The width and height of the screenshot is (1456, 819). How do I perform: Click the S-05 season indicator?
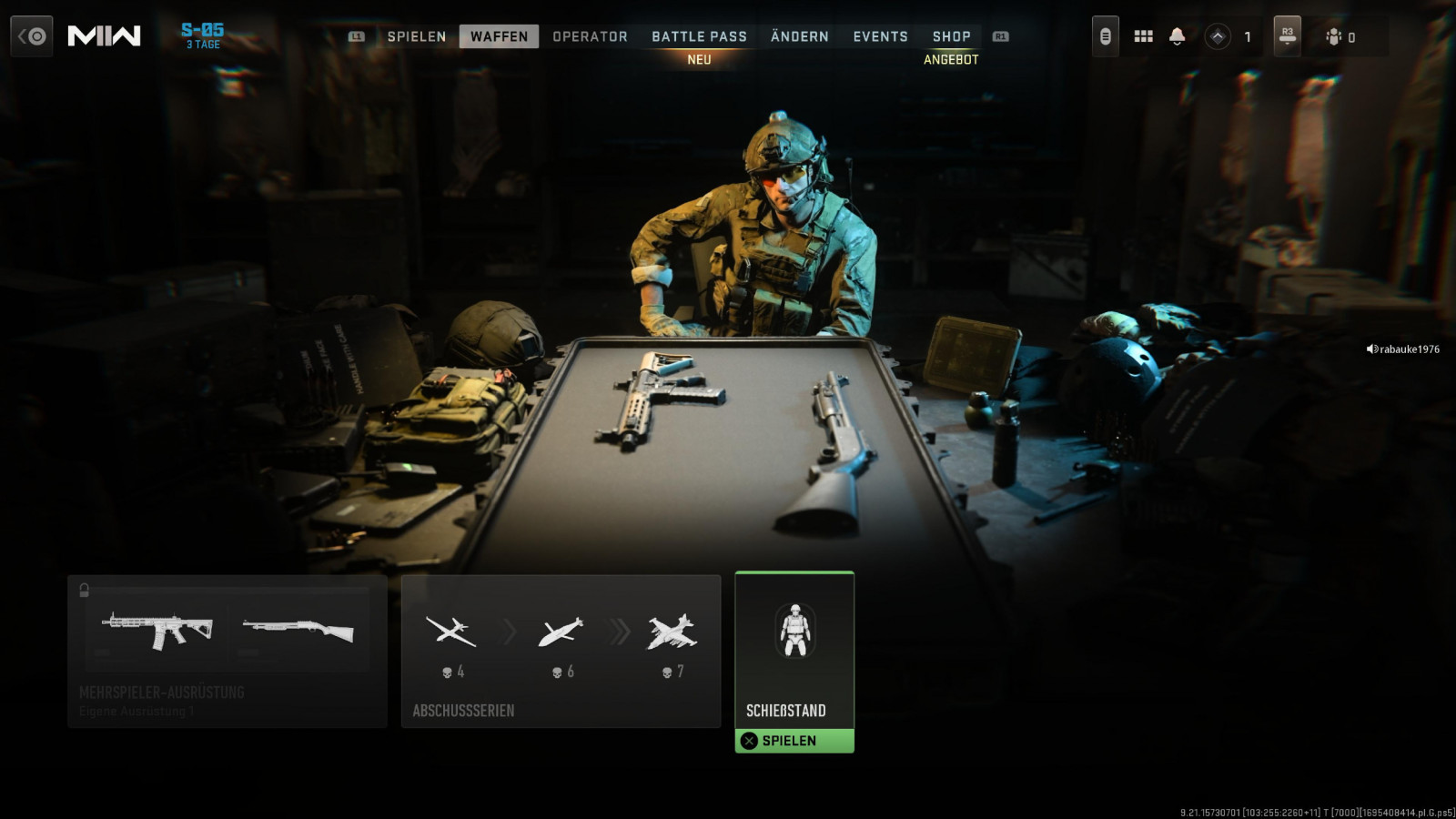tap(203, 35)
